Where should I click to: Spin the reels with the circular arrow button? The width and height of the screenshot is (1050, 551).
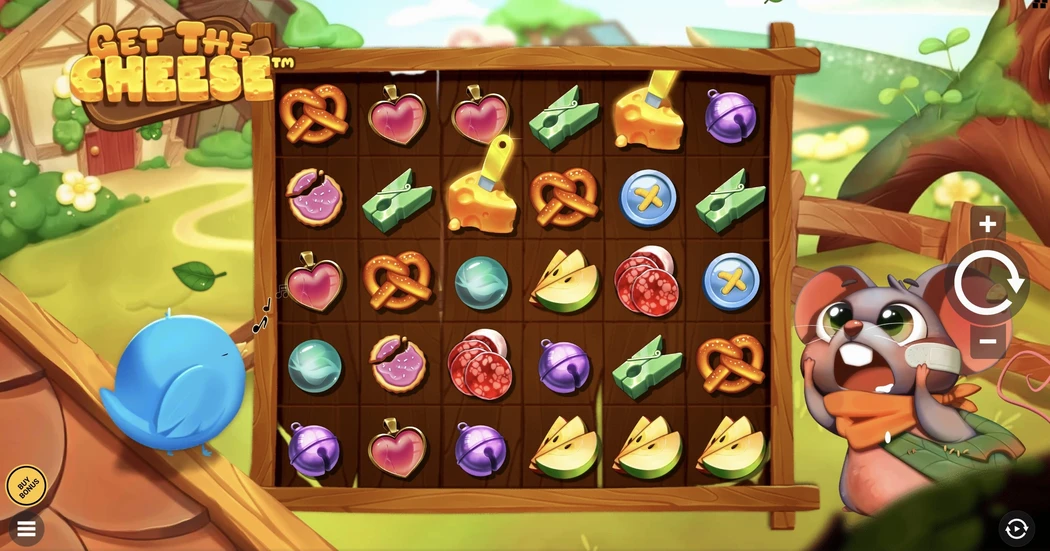pos(988,284)
